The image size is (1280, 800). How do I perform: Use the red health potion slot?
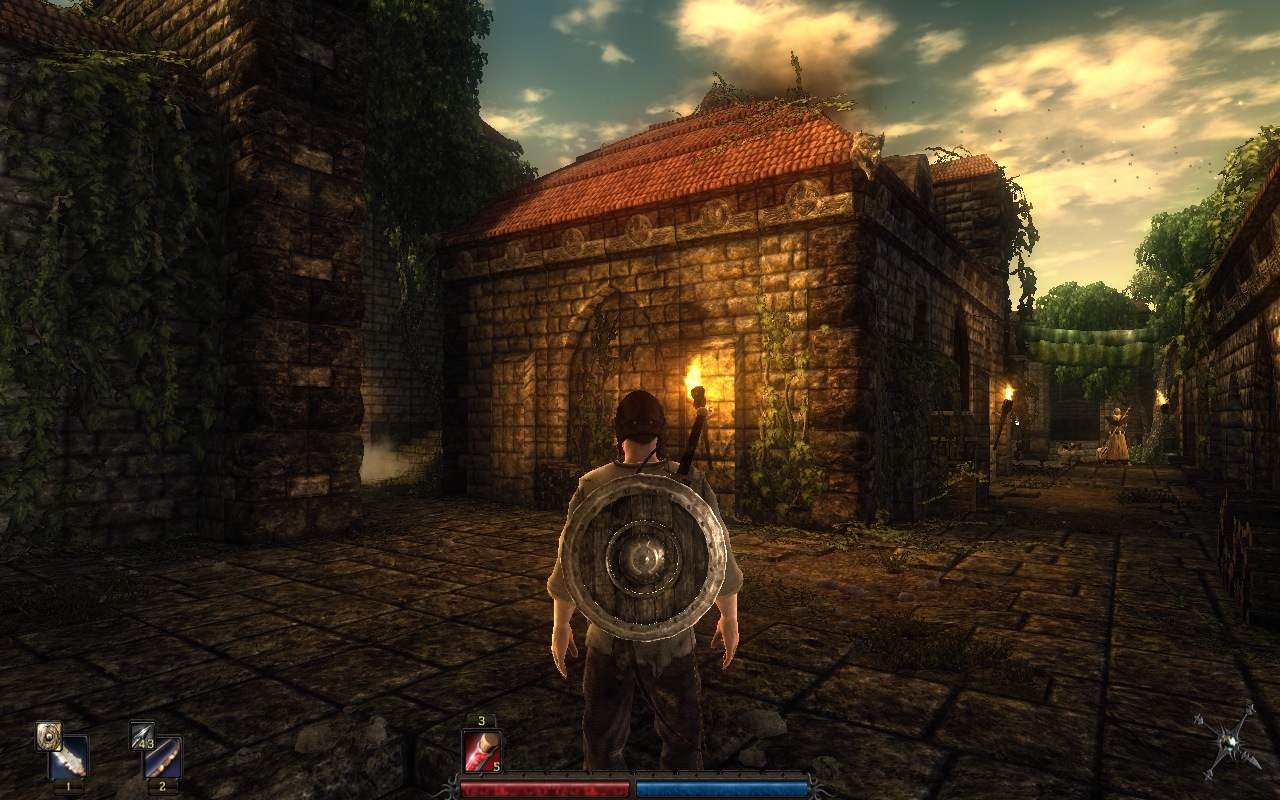(x=481, y=751)
